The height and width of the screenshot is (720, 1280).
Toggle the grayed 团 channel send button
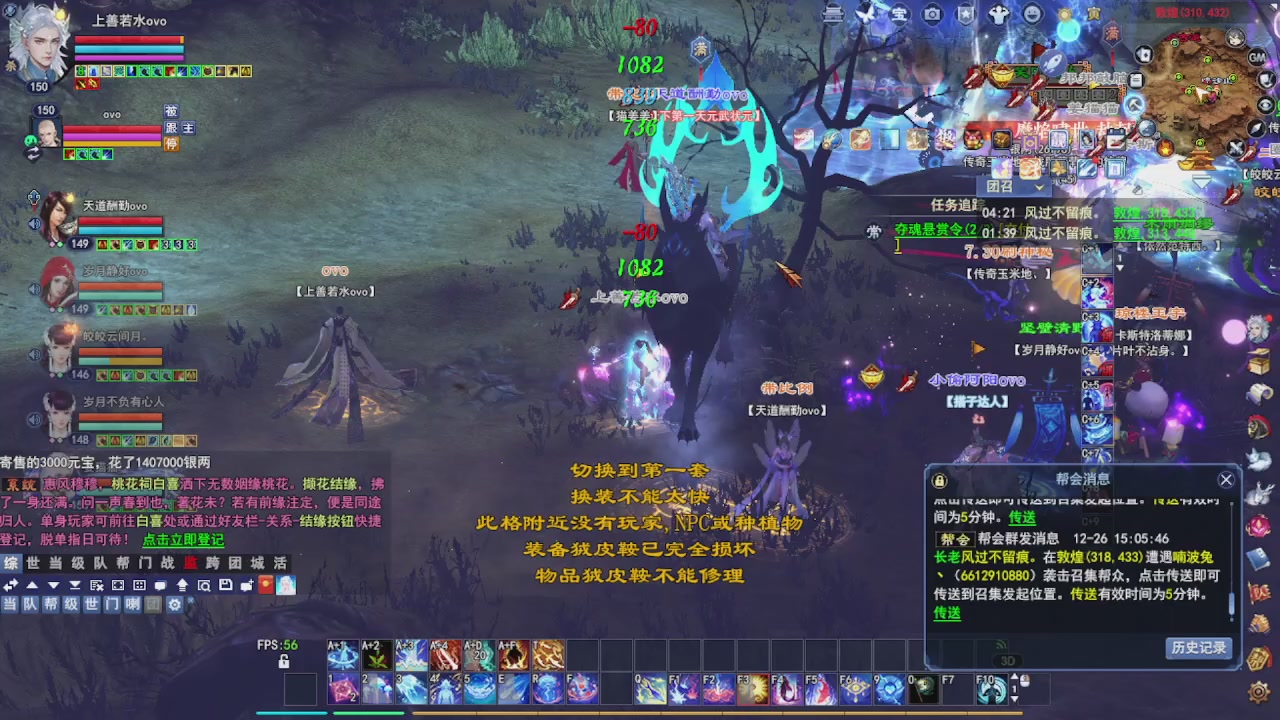(x=152, y=605)
